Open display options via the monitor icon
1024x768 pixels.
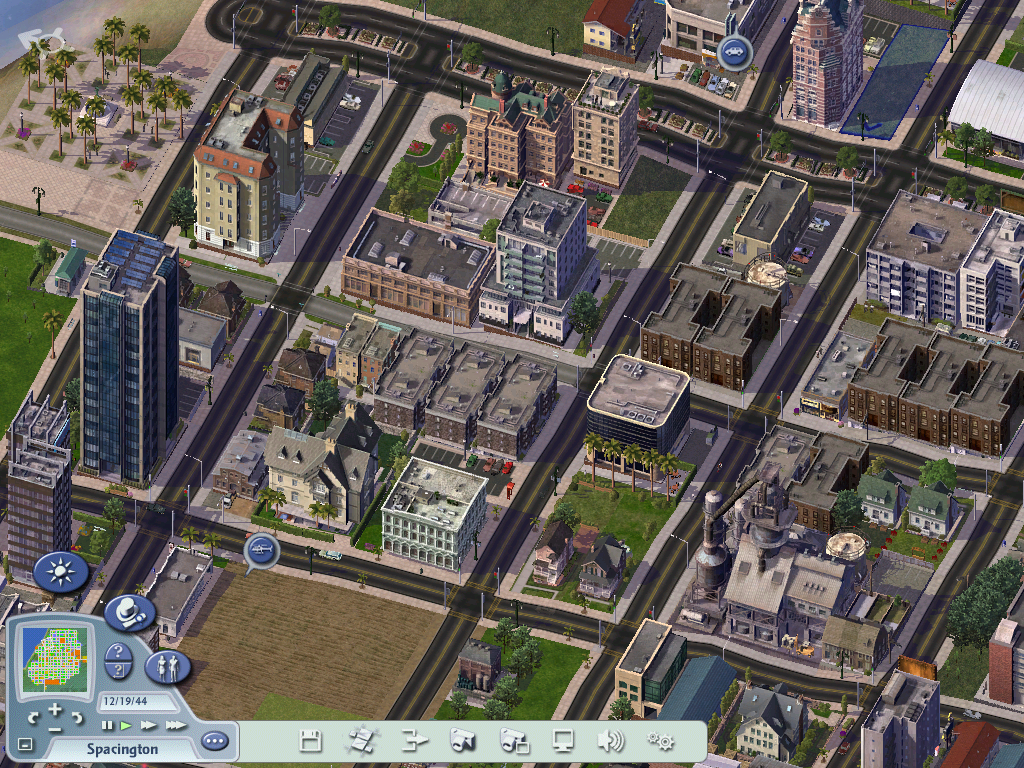coord(563,741)
